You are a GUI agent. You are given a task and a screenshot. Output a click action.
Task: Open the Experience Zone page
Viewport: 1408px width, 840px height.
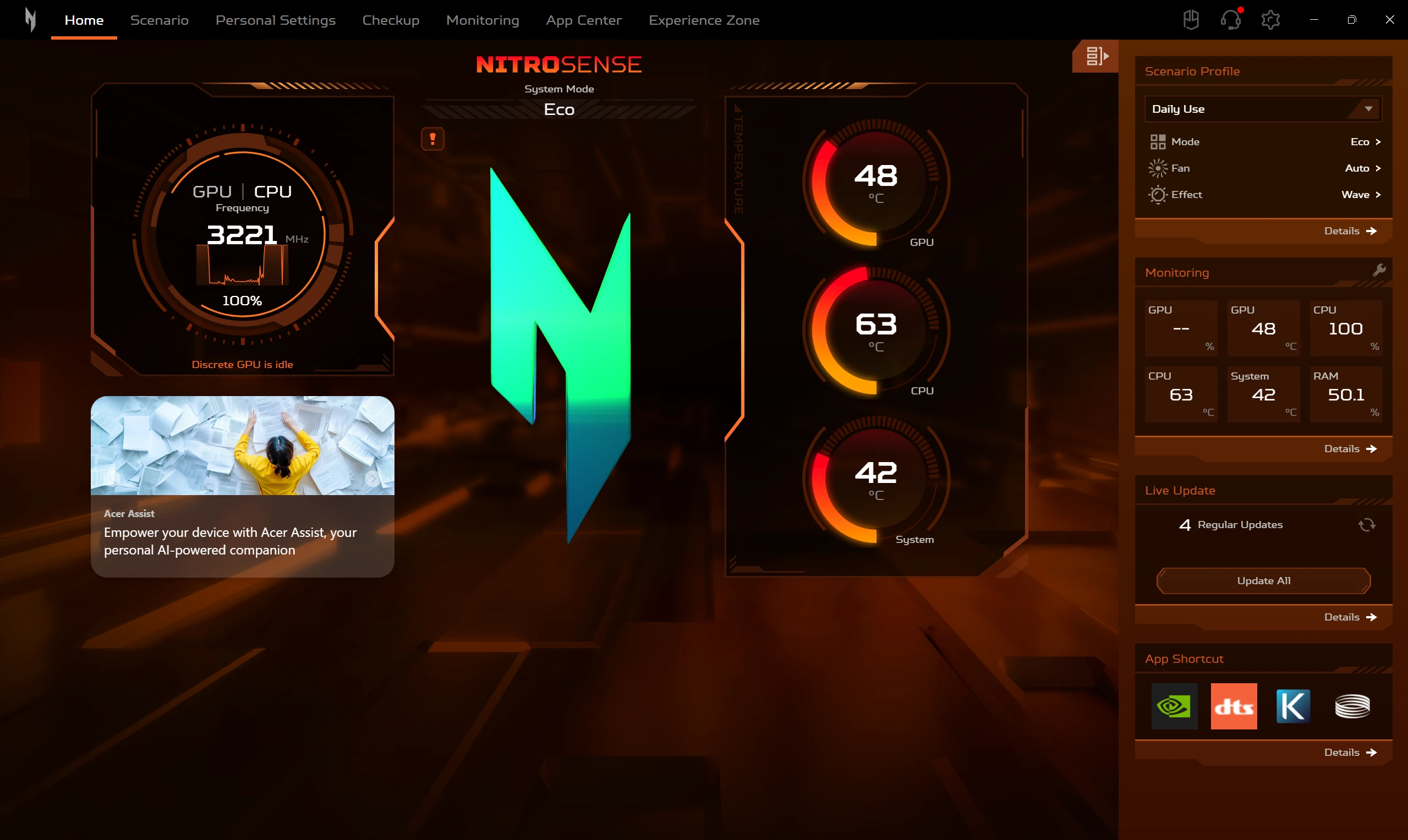point(704,20)
